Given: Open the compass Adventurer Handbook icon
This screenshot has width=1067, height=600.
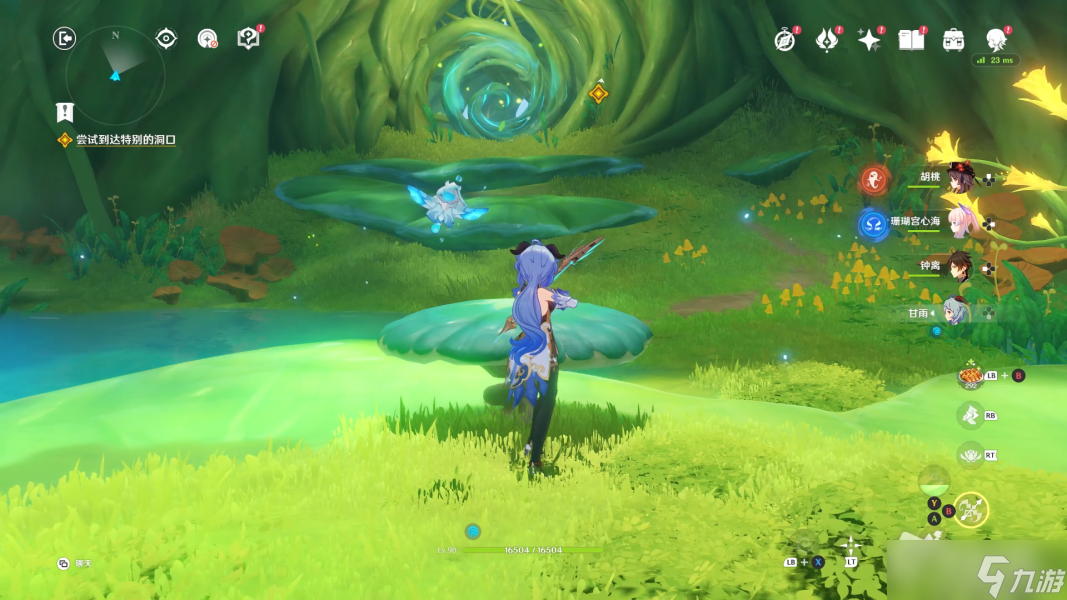Looking at the screenshot, I should coord(785,40).
